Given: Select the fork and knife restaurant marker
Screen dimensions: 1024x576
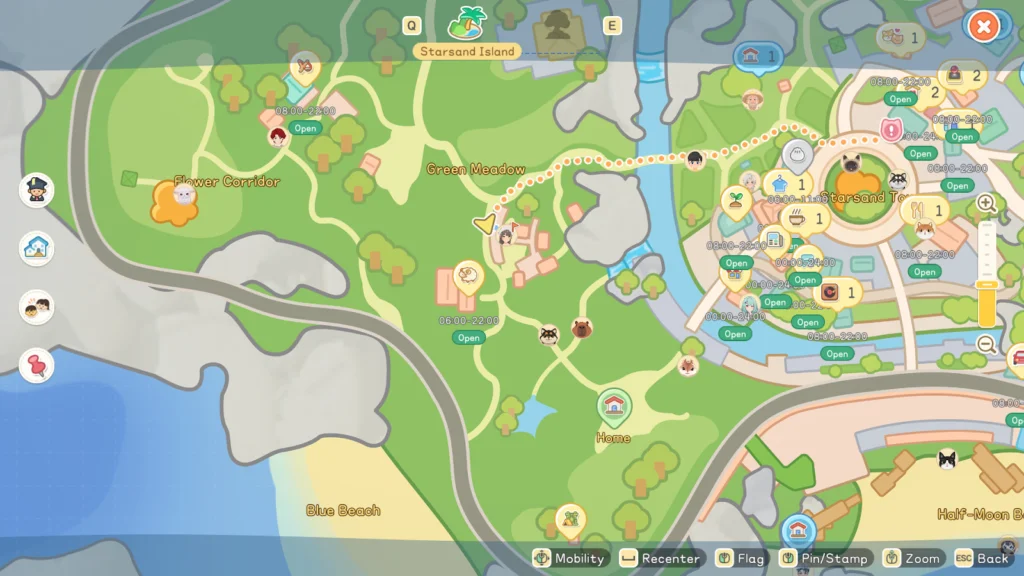Looking at the screenshot, I should click(914, 210).
